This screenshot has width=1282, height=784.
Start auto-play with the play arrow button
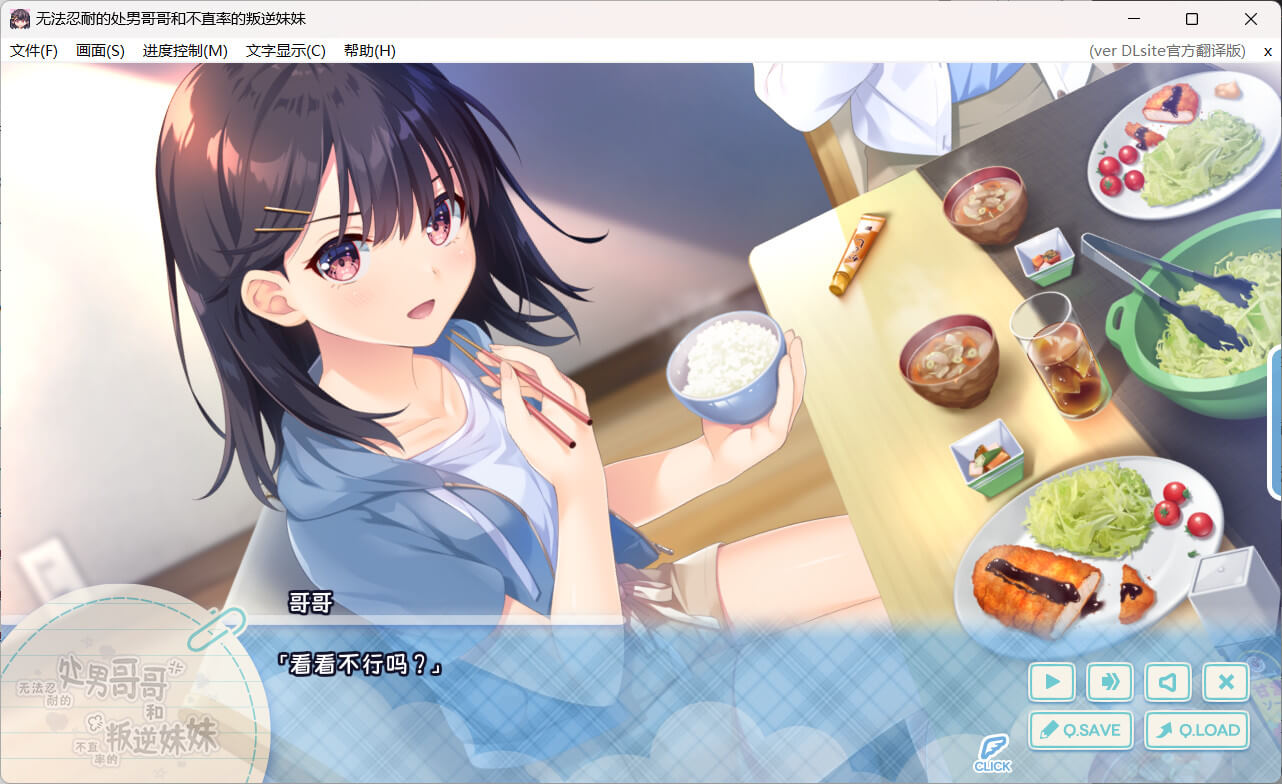click(1052, 682)
